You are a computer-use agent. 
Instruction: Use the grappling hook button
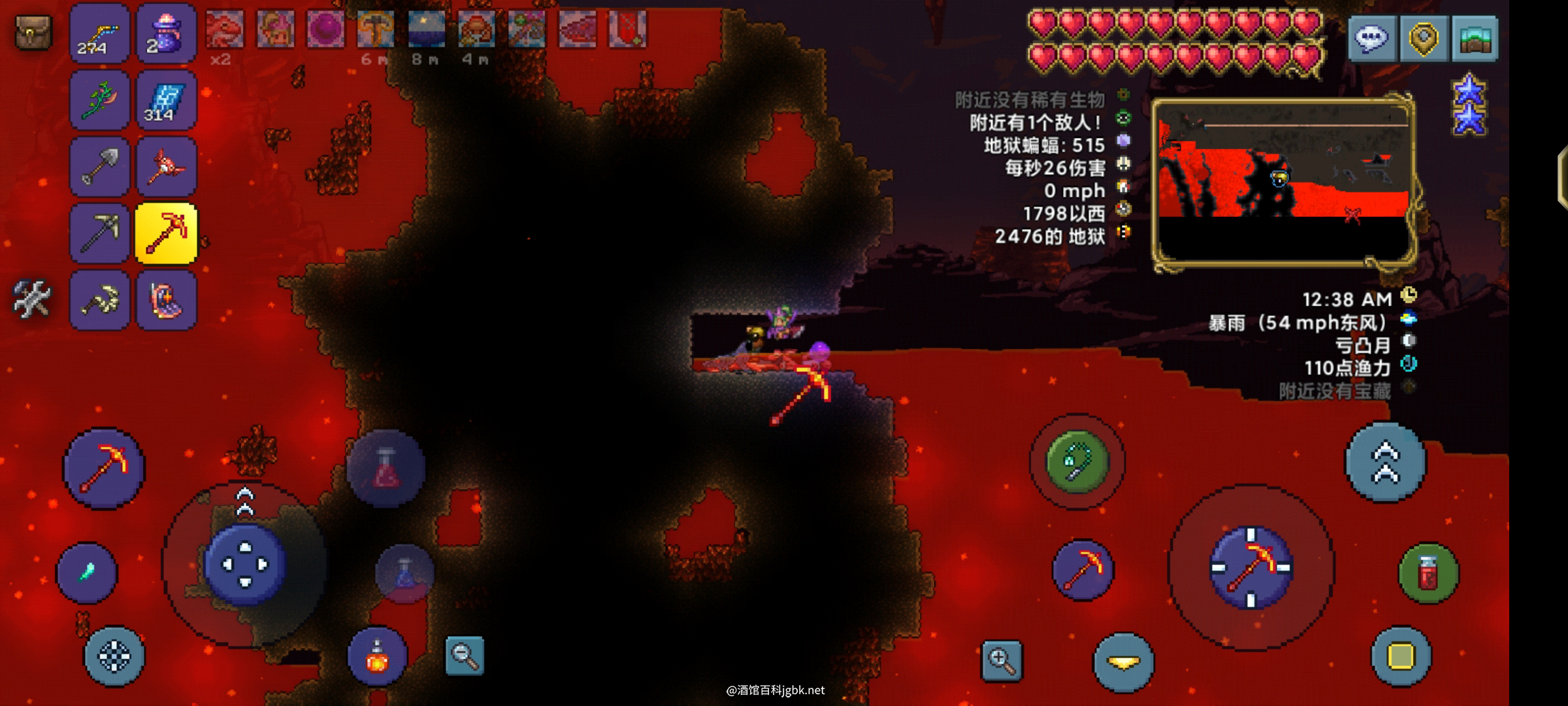click(1077, 462)
